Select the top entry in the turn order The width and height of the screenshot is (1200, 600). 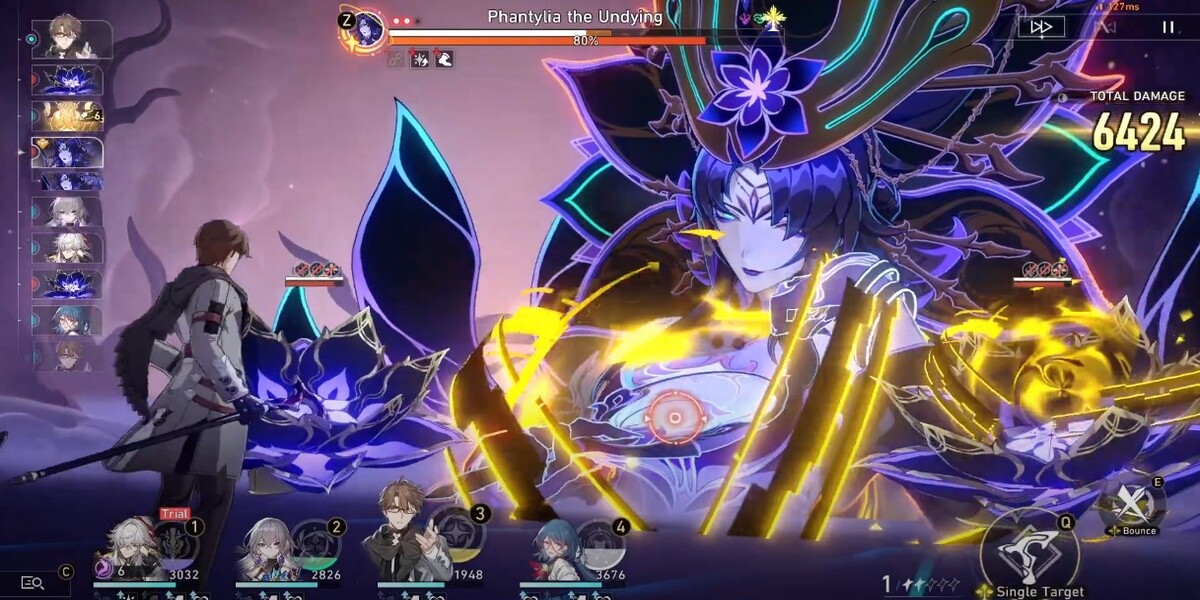click(x=72, y=39)
